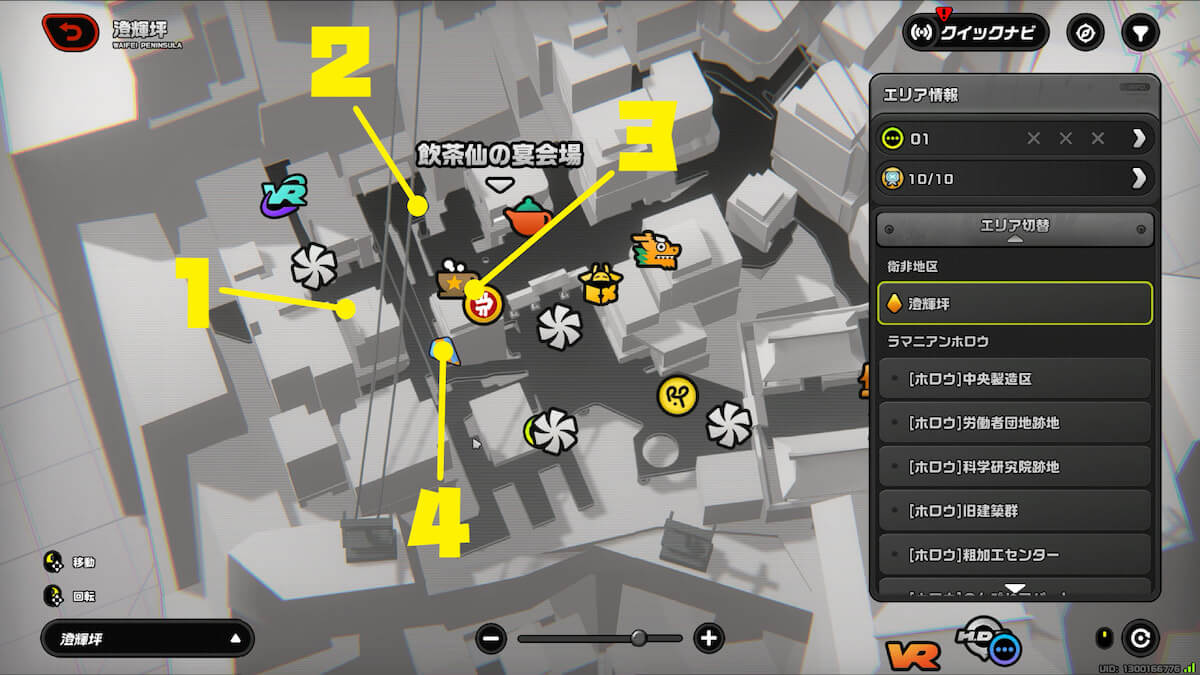
Task: Open the クイックナビ quick navigation
Action: (975, 32)
